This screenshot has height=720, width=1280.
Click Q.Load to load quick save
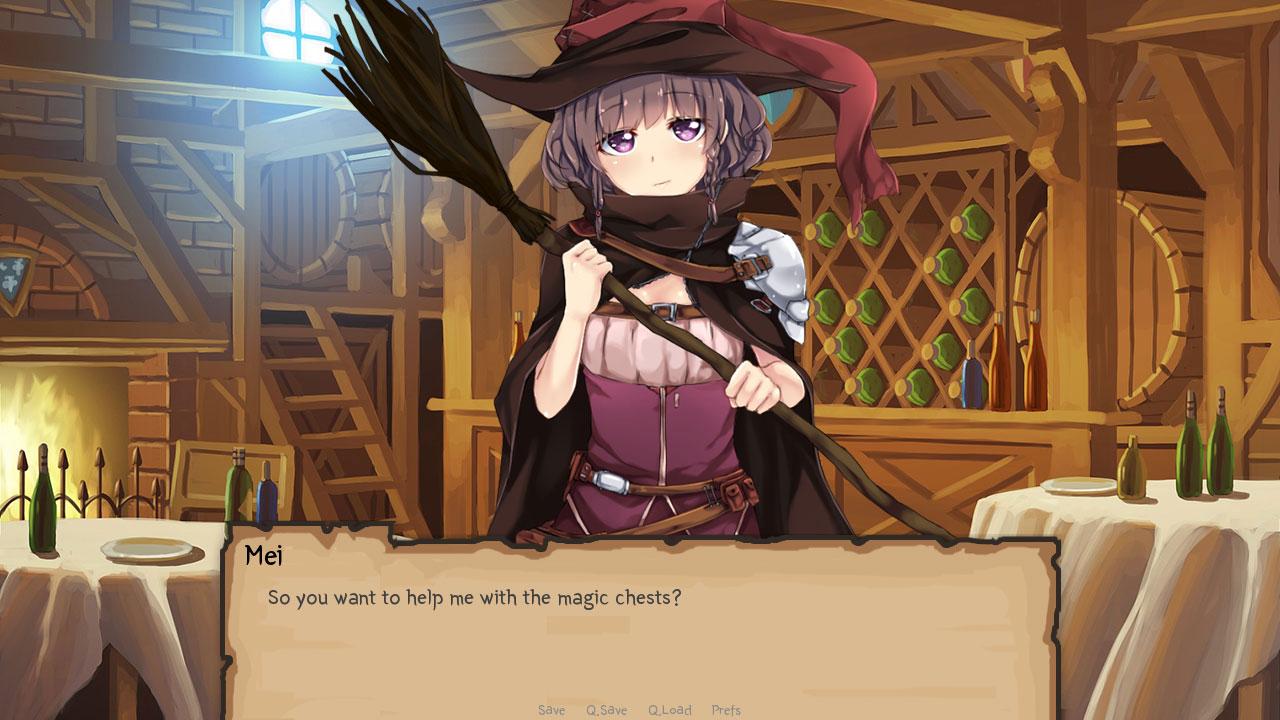tap(670, 709)
